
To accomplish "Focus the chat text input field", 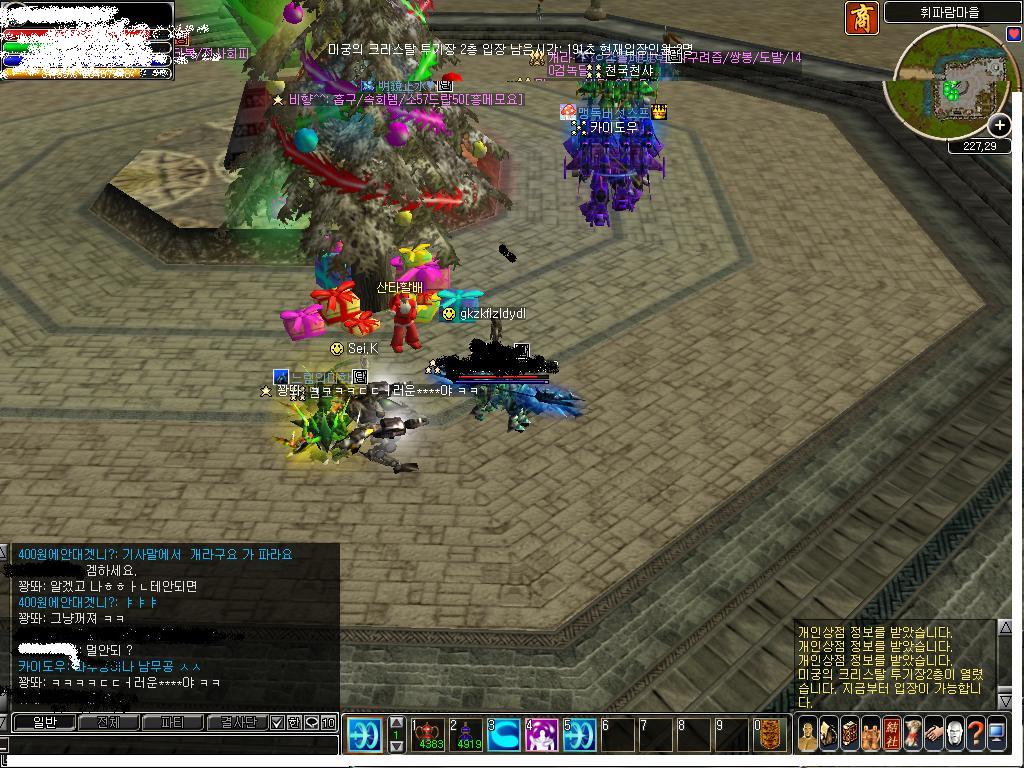I will click(x=170, y=745).
